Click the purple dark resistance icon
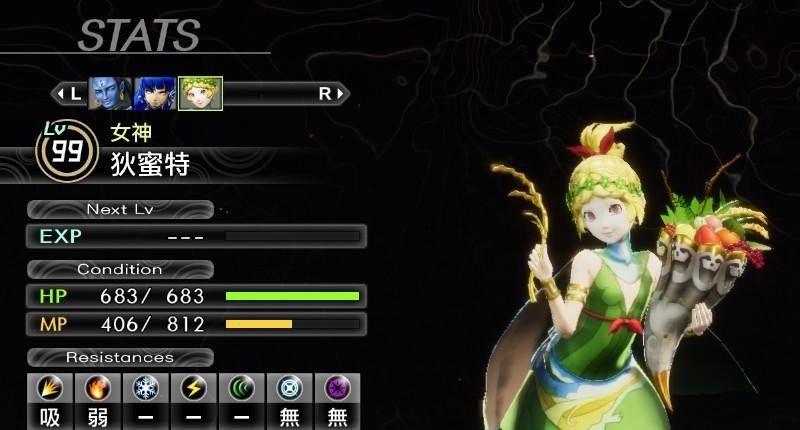The width and height of the screenshot is (800, 430). click(337, 389)
